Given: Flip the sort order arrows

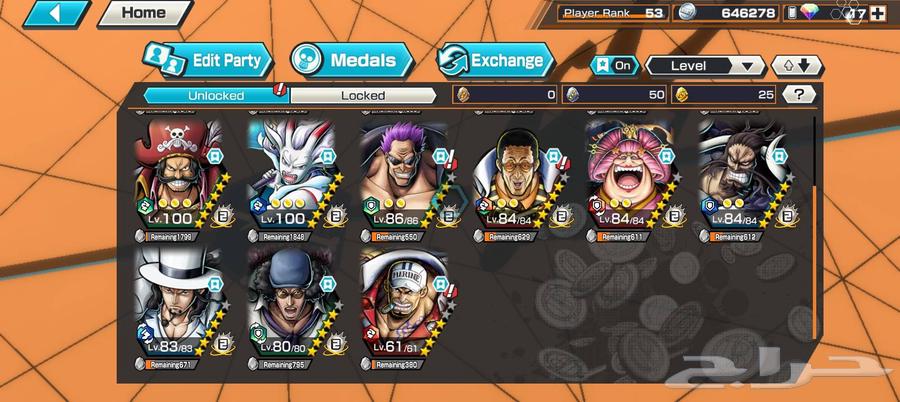Looking at the screenshot, I should pos(797,66).
